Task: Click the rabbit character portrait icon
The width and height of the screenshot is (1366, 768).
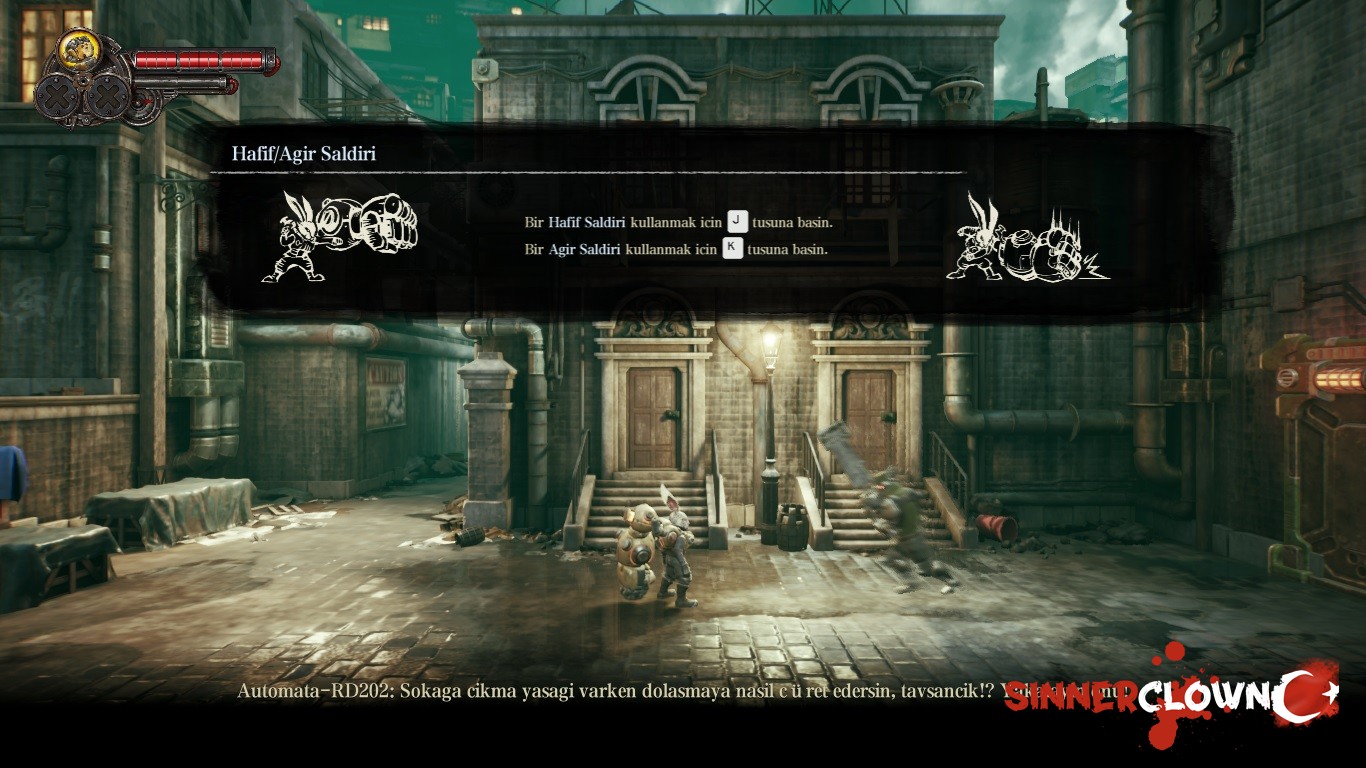Action: [x=77, y=49]
